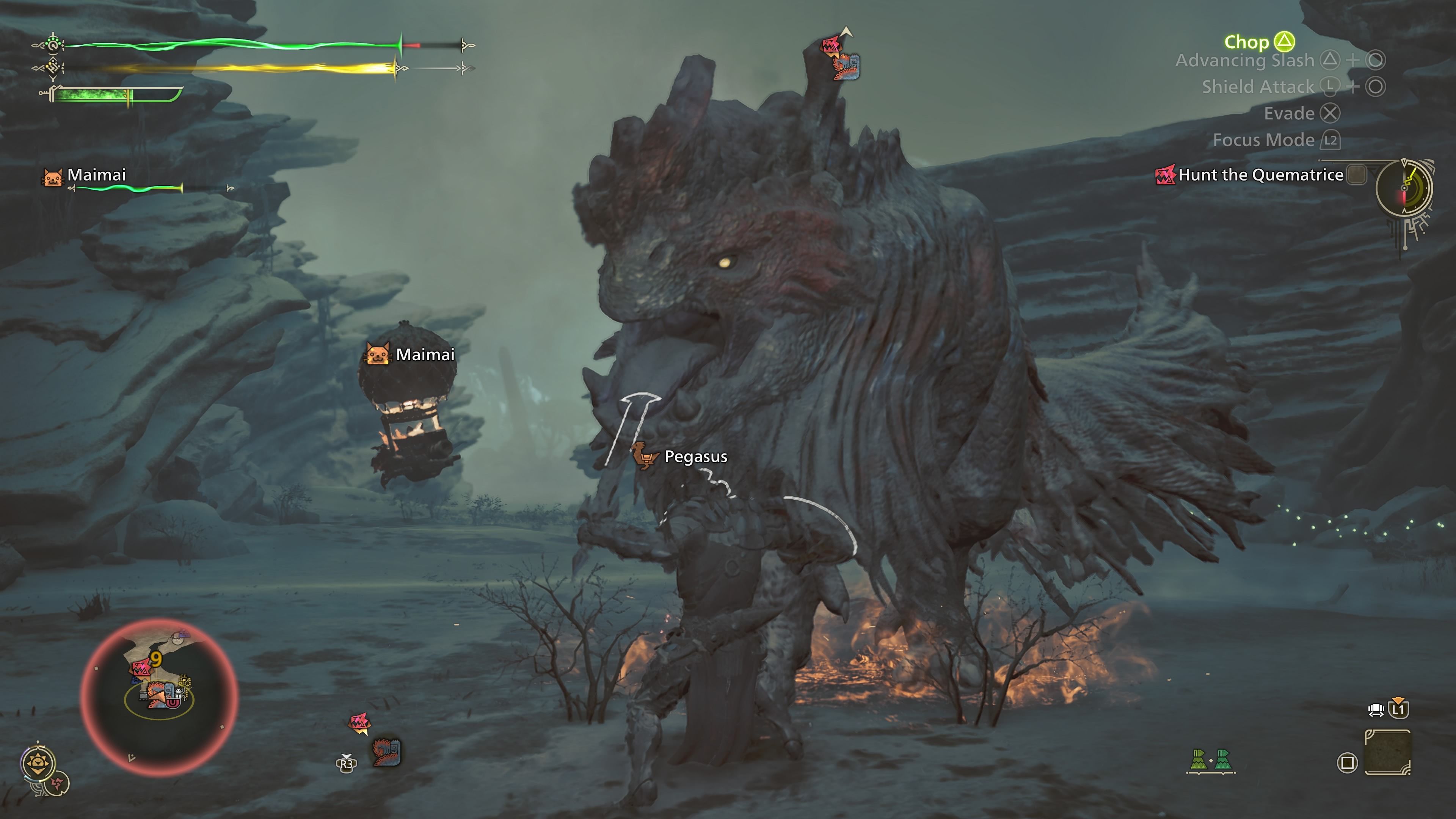
Task: Click the Pegasus Seikret name tag
Action: pos(695,457)
